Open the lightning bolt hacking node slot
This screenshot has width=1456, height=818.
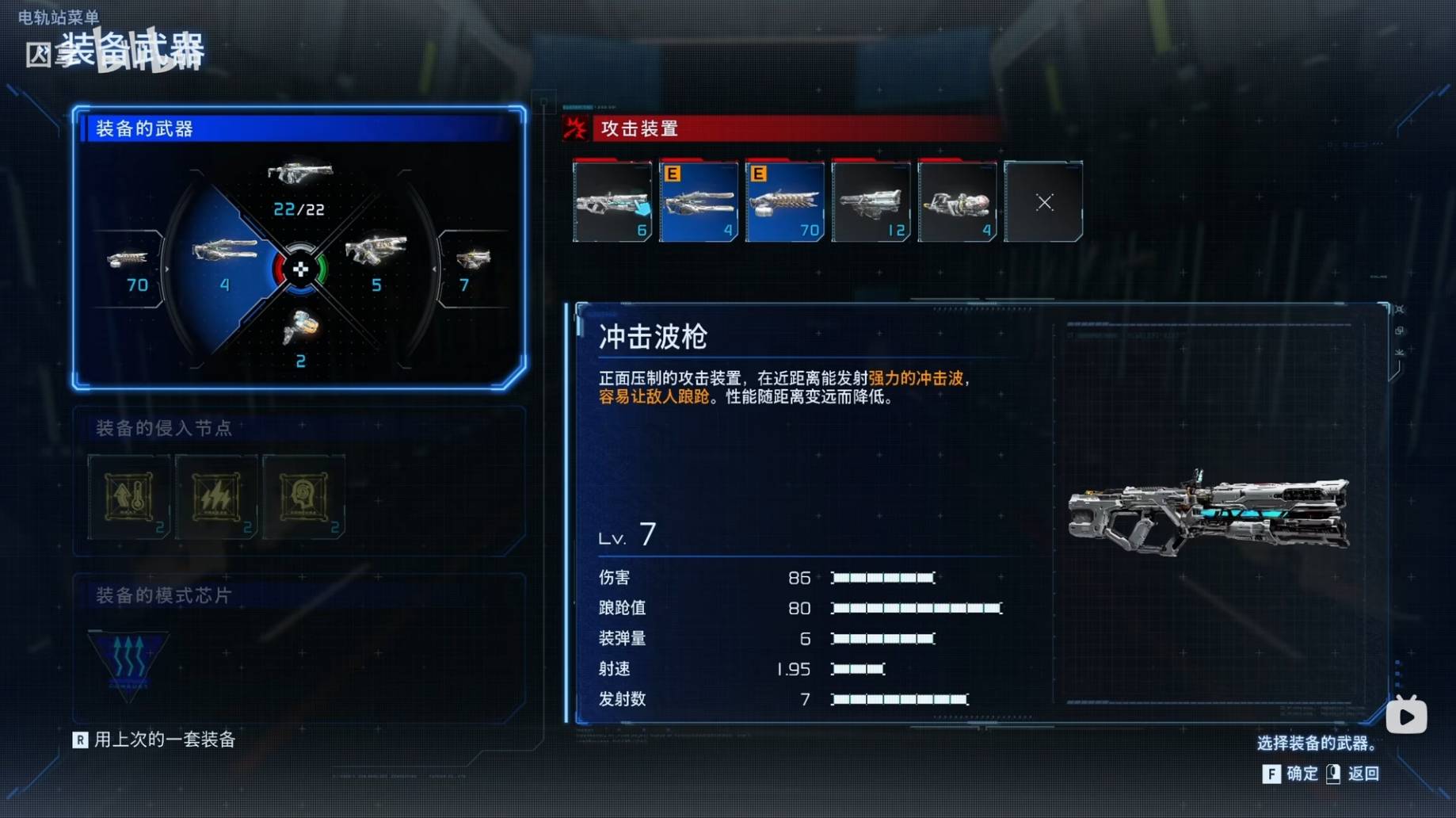coord(215,497)
